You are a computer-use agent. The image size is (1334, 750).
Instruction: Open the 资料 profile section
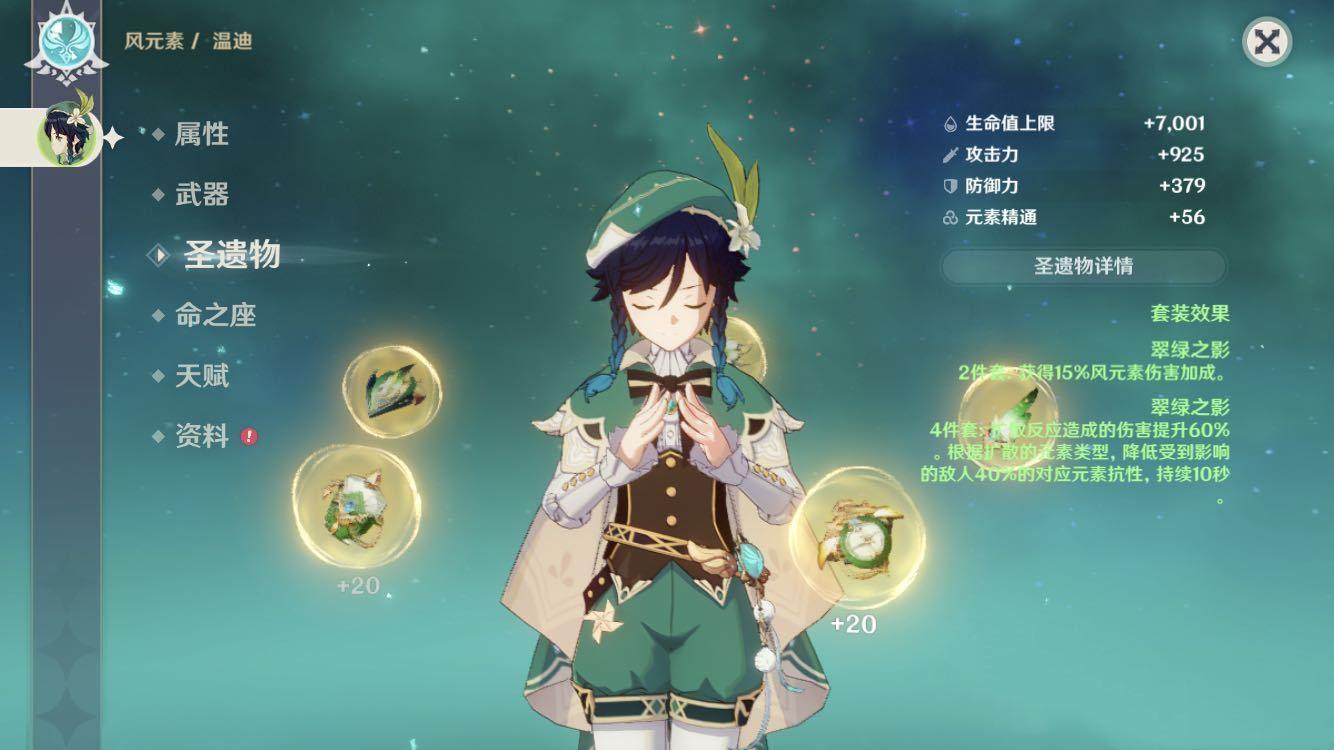201,437
